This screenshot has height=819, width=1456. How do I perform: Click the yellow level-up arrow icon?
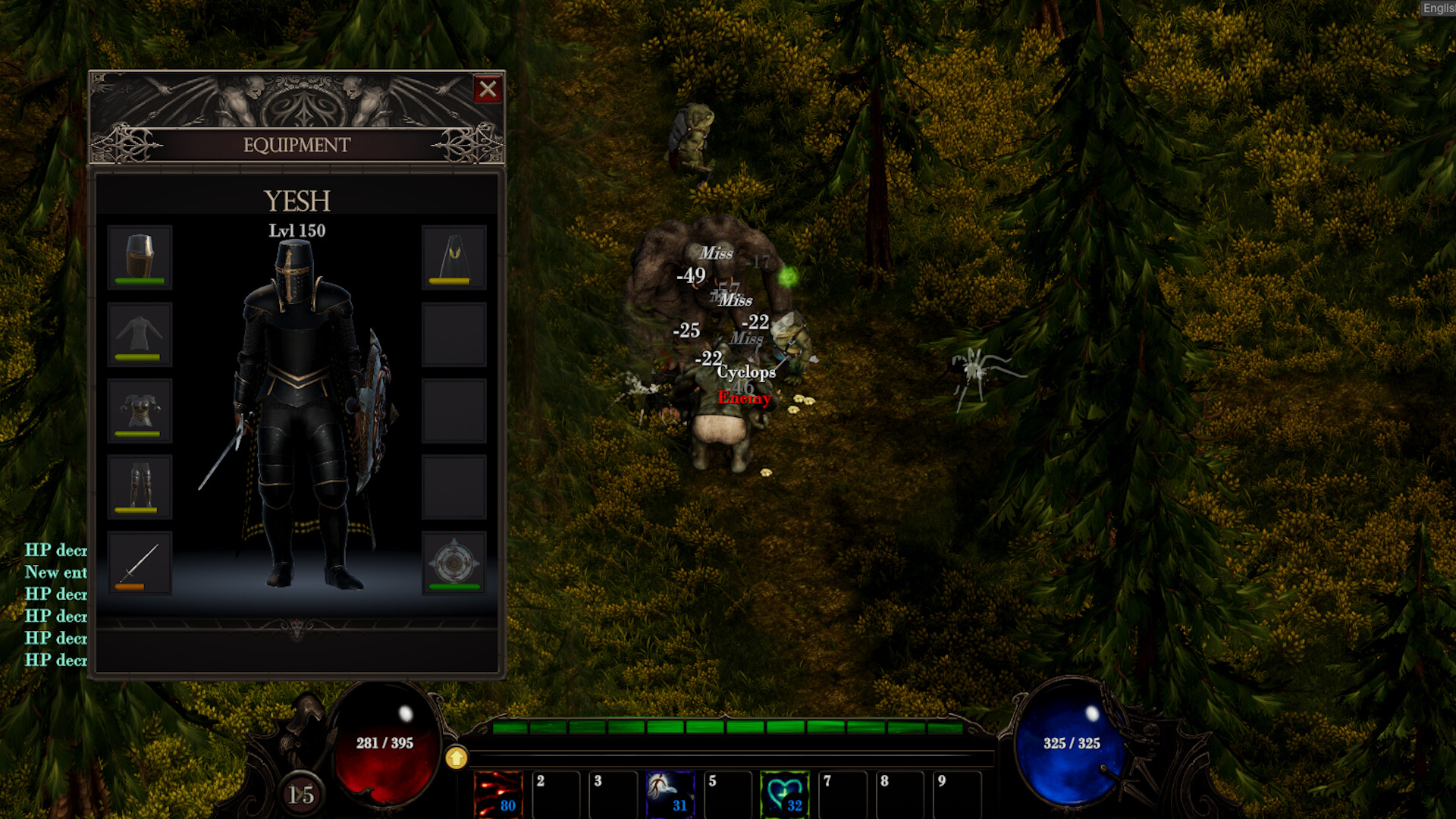(x=456, y=757)
